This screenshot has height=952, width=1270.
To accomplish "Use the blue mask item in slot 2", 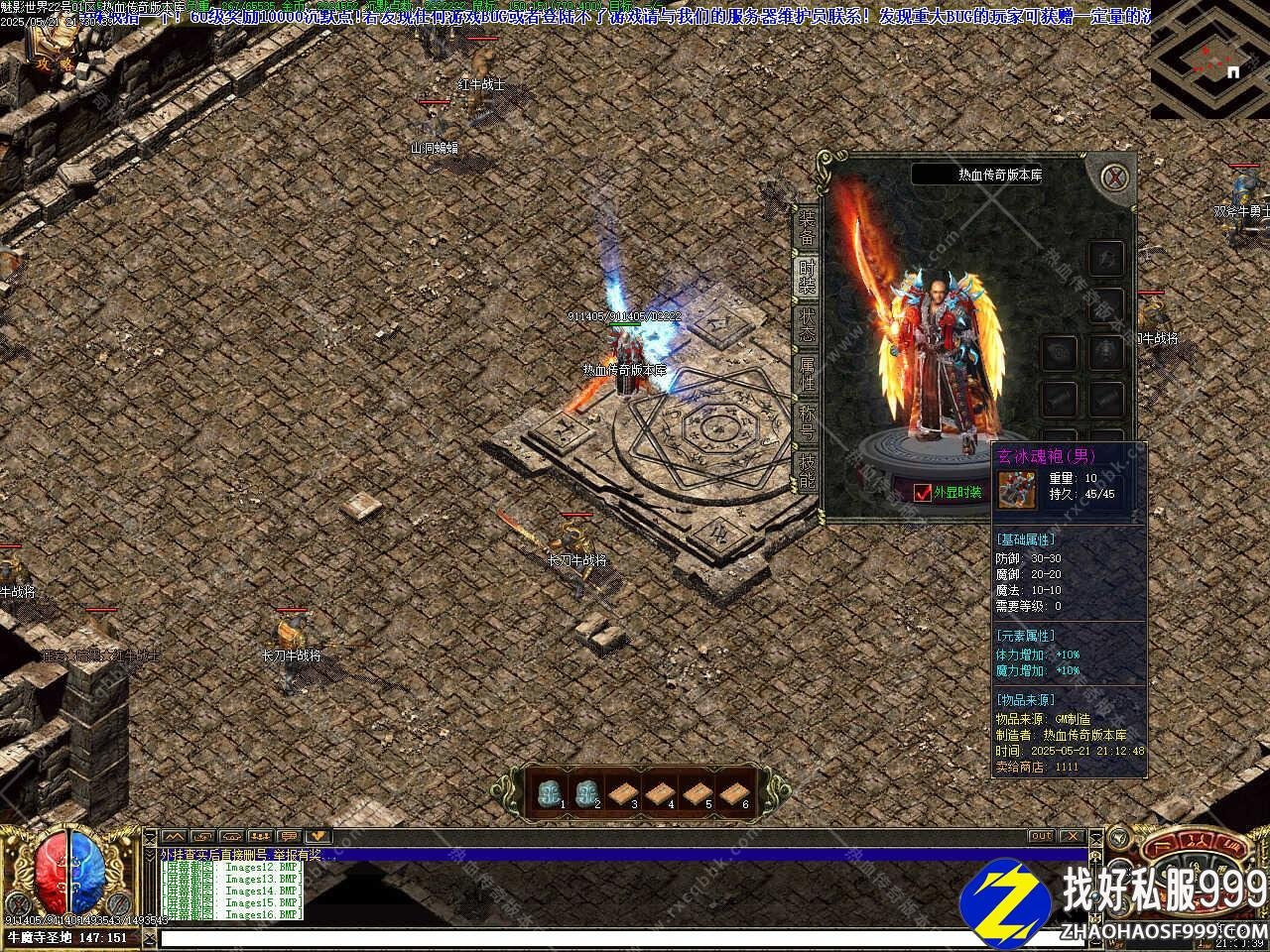I will [585, 792].
